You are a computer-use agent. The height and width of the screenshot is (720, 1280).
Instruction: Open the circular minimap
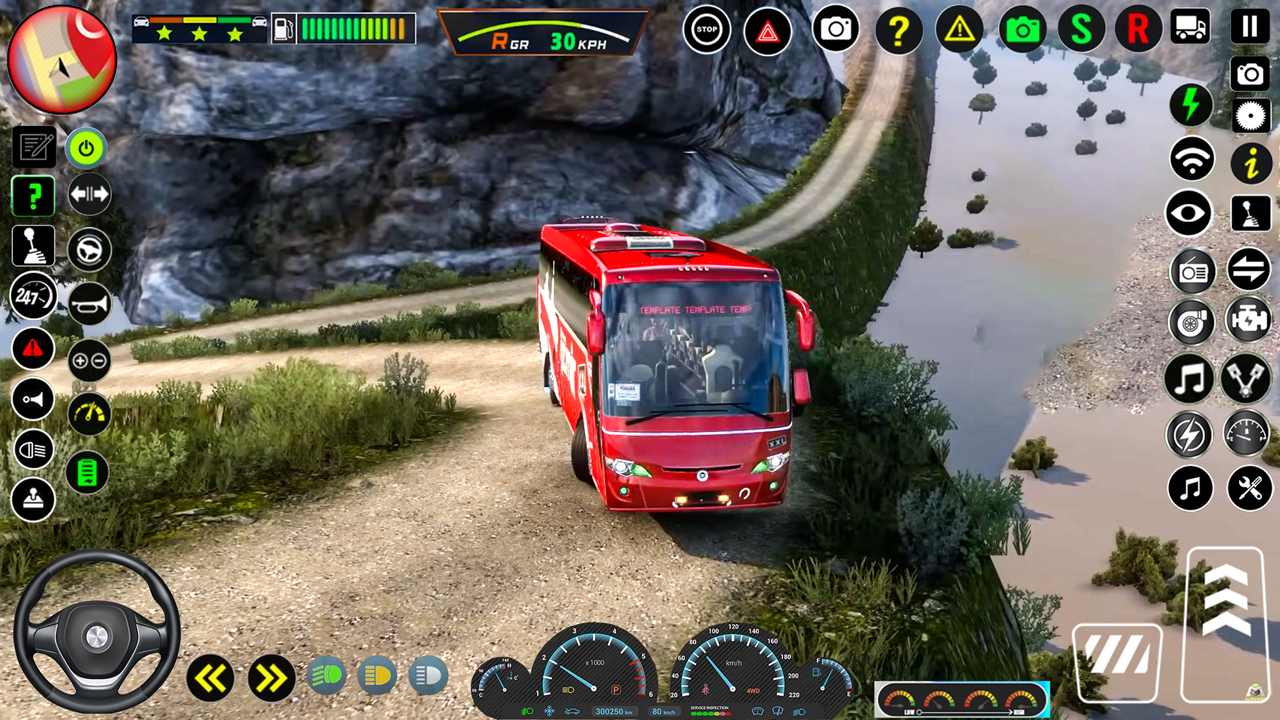click(x=62, y=60)
